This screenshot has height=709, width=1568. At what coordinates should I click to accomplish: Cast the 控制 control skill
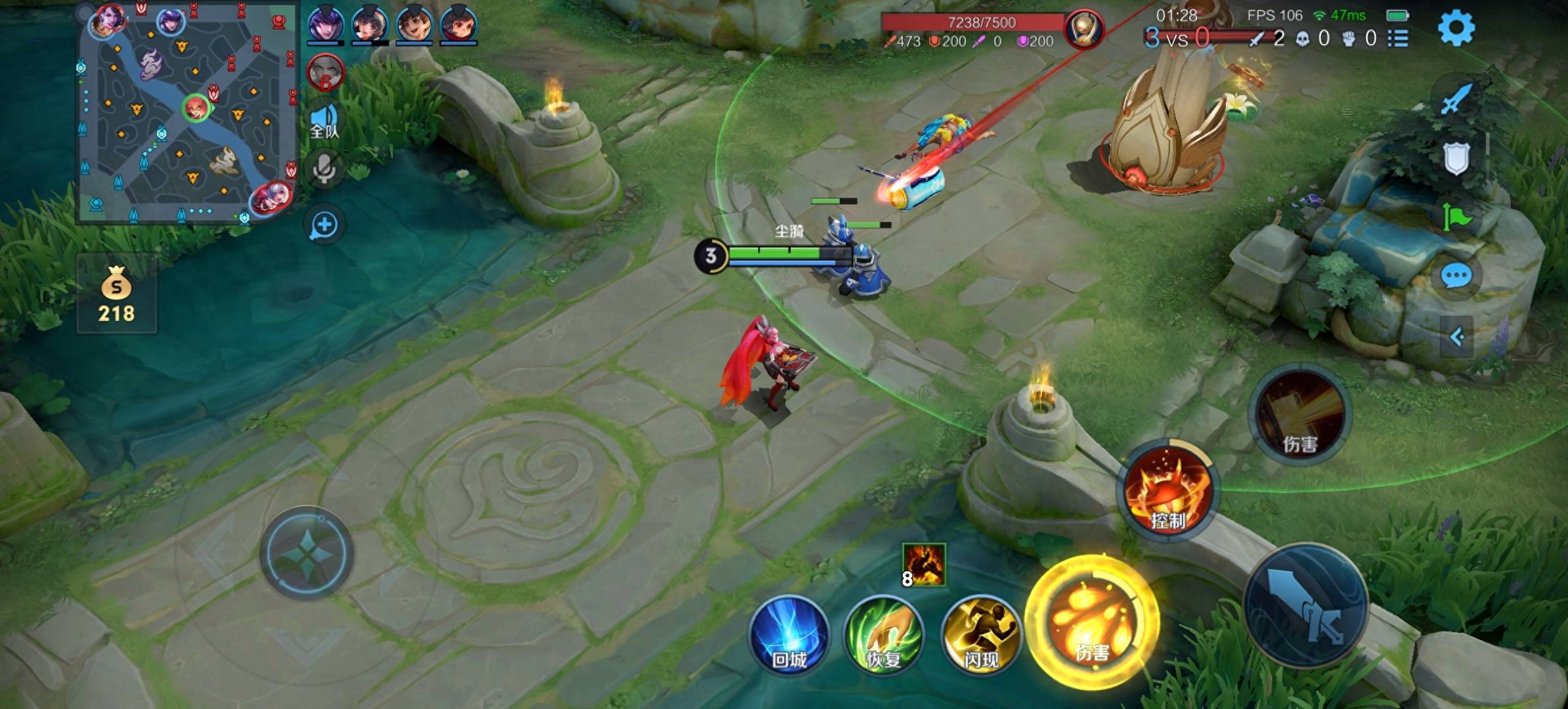pyautogui.click(x=1168, y=491)
